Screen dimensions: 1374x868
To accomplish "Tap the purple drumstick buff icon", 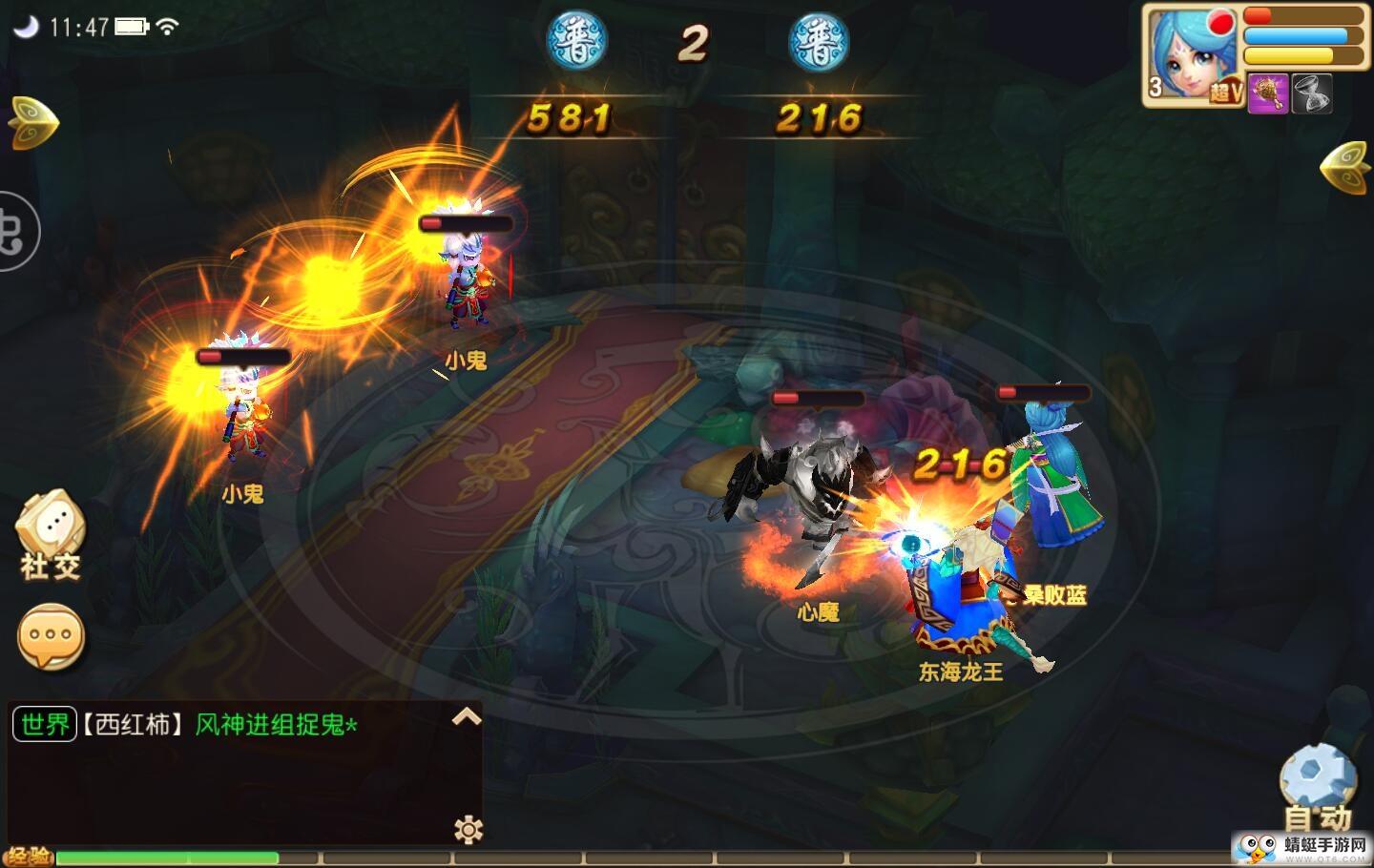I will tap(1268, 93).
